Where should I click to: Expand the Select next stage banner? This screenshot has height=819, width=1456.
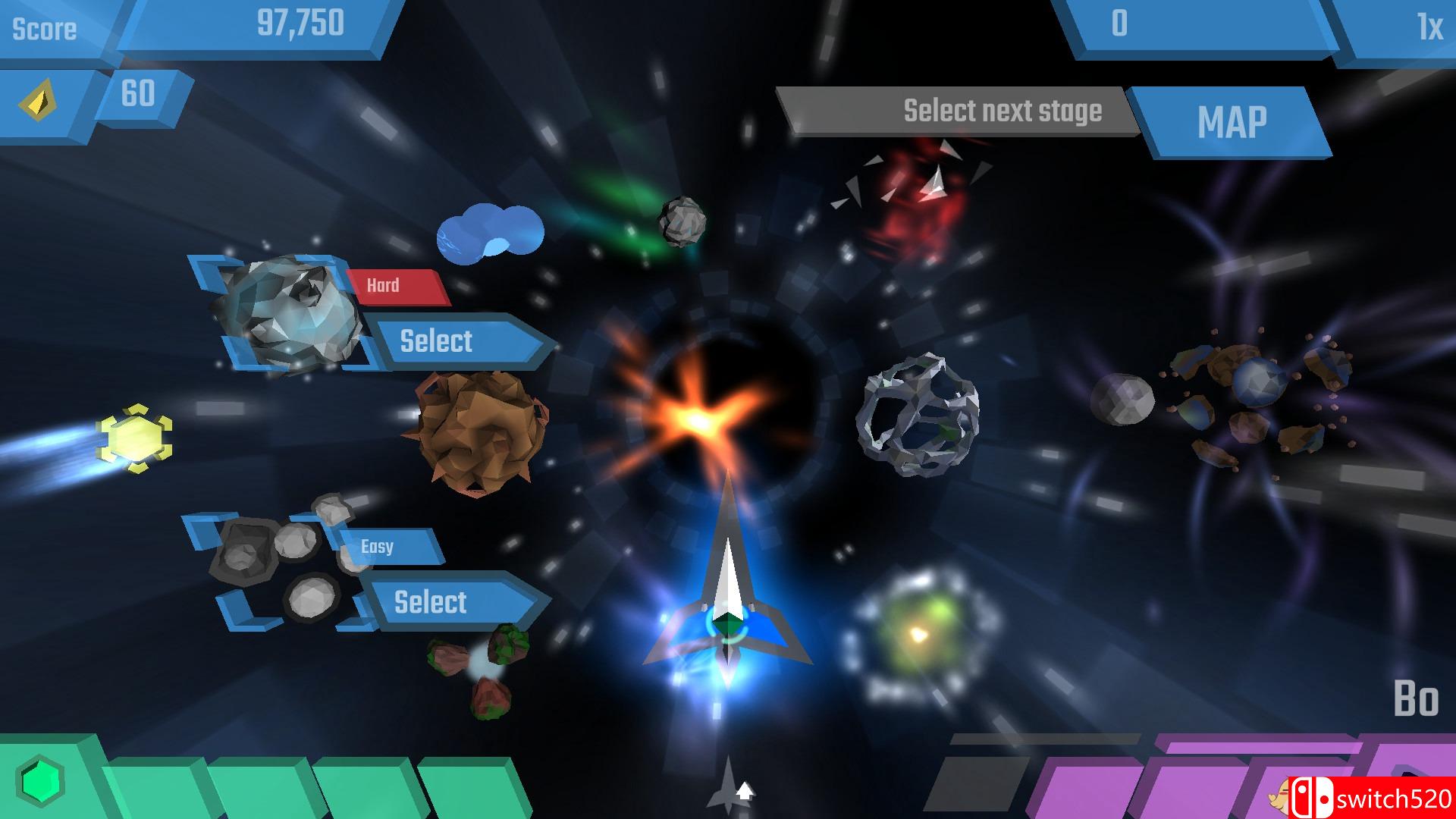[1001, 111]
